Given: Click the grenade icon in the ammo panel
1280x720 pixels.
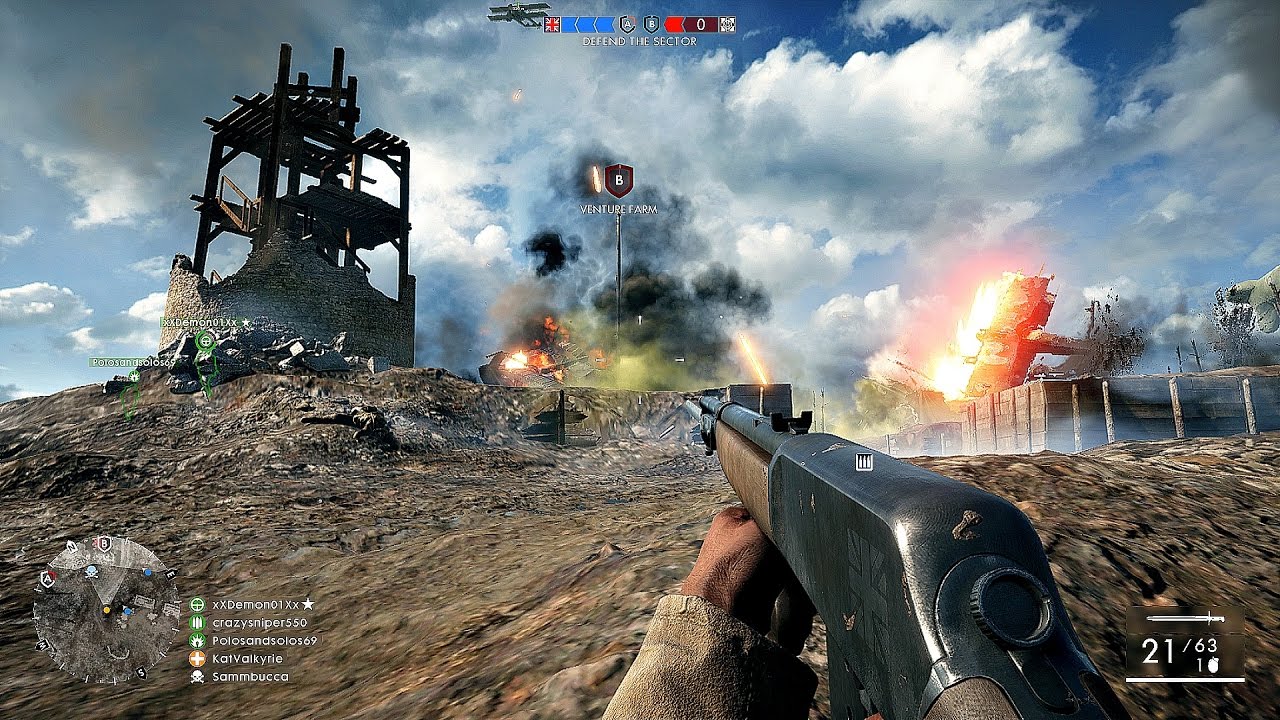Looking at the screenshot, I should (x=1213, y=665).
